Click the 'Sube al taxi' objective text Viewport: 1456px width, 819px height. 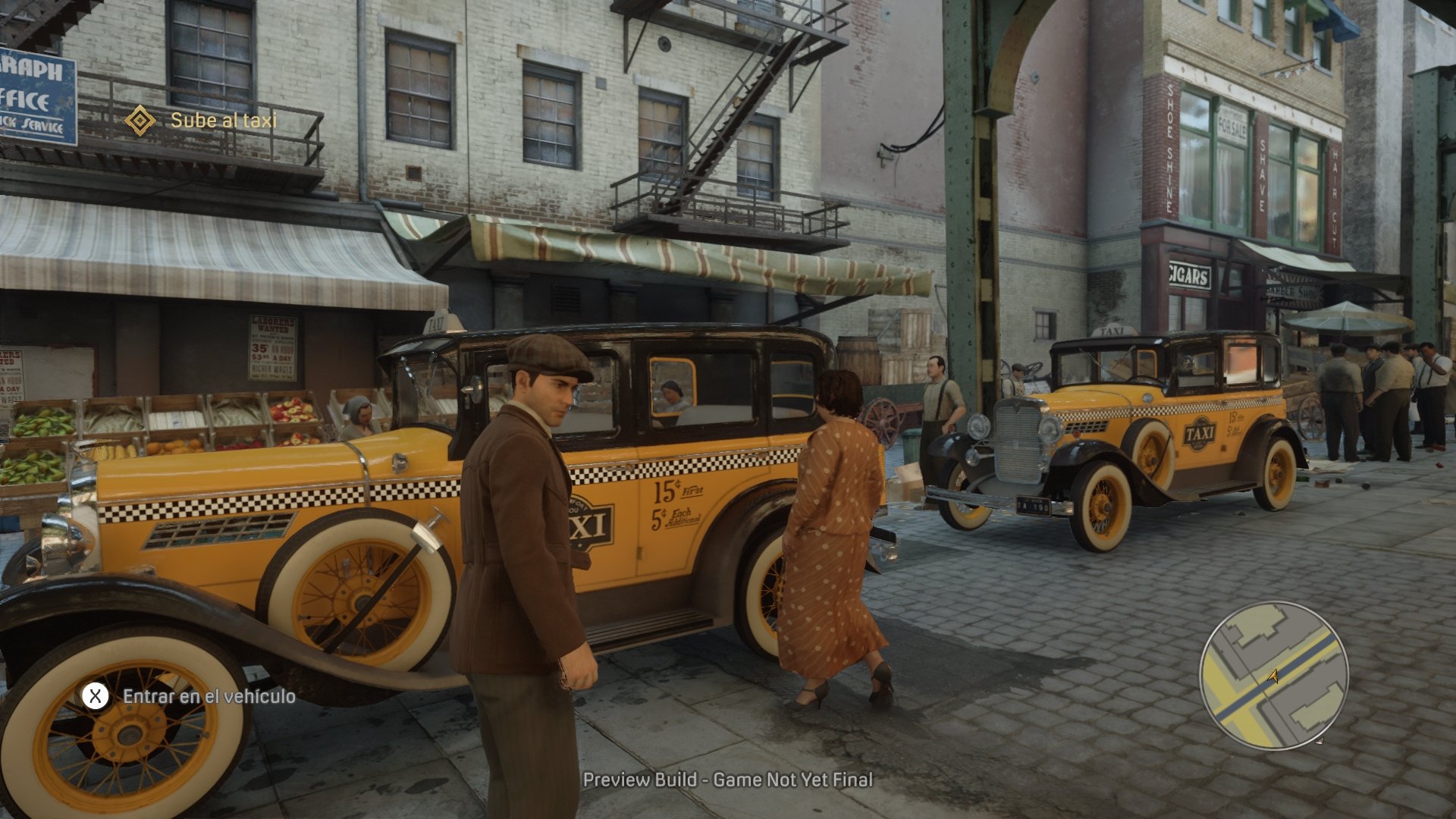point(224,119)
